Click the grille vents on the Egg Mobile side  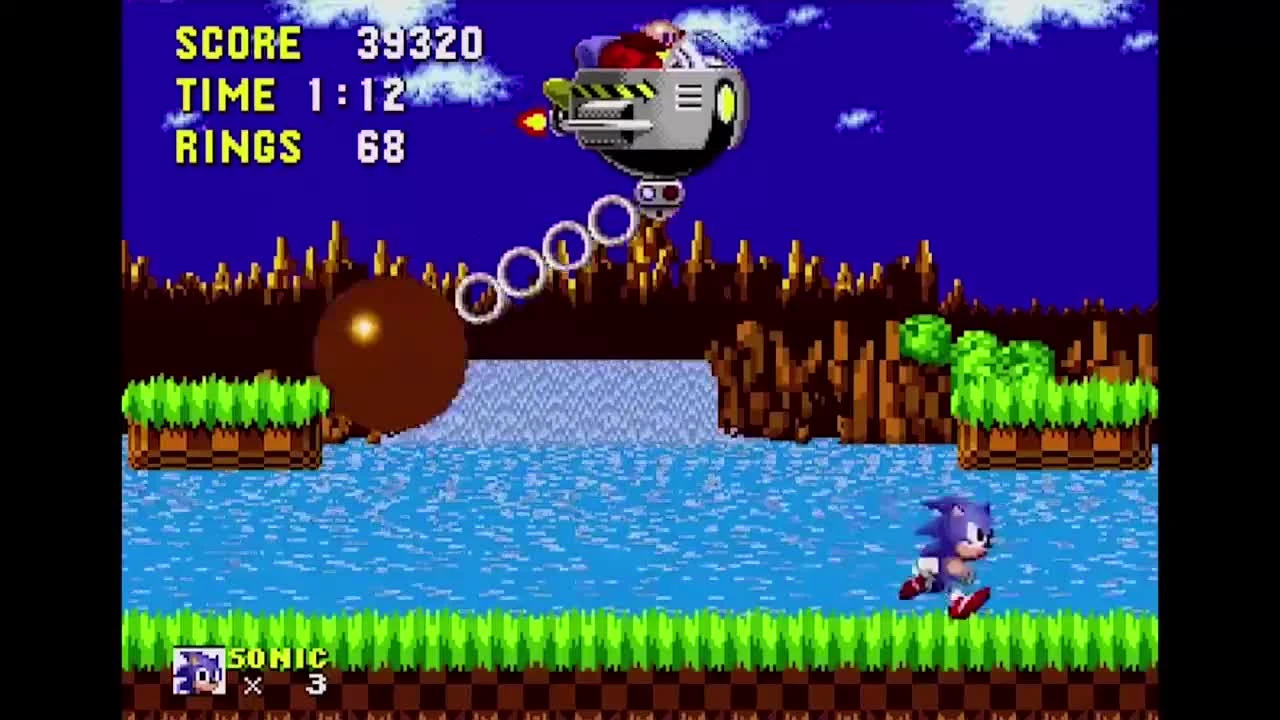(x=689, y=98)
